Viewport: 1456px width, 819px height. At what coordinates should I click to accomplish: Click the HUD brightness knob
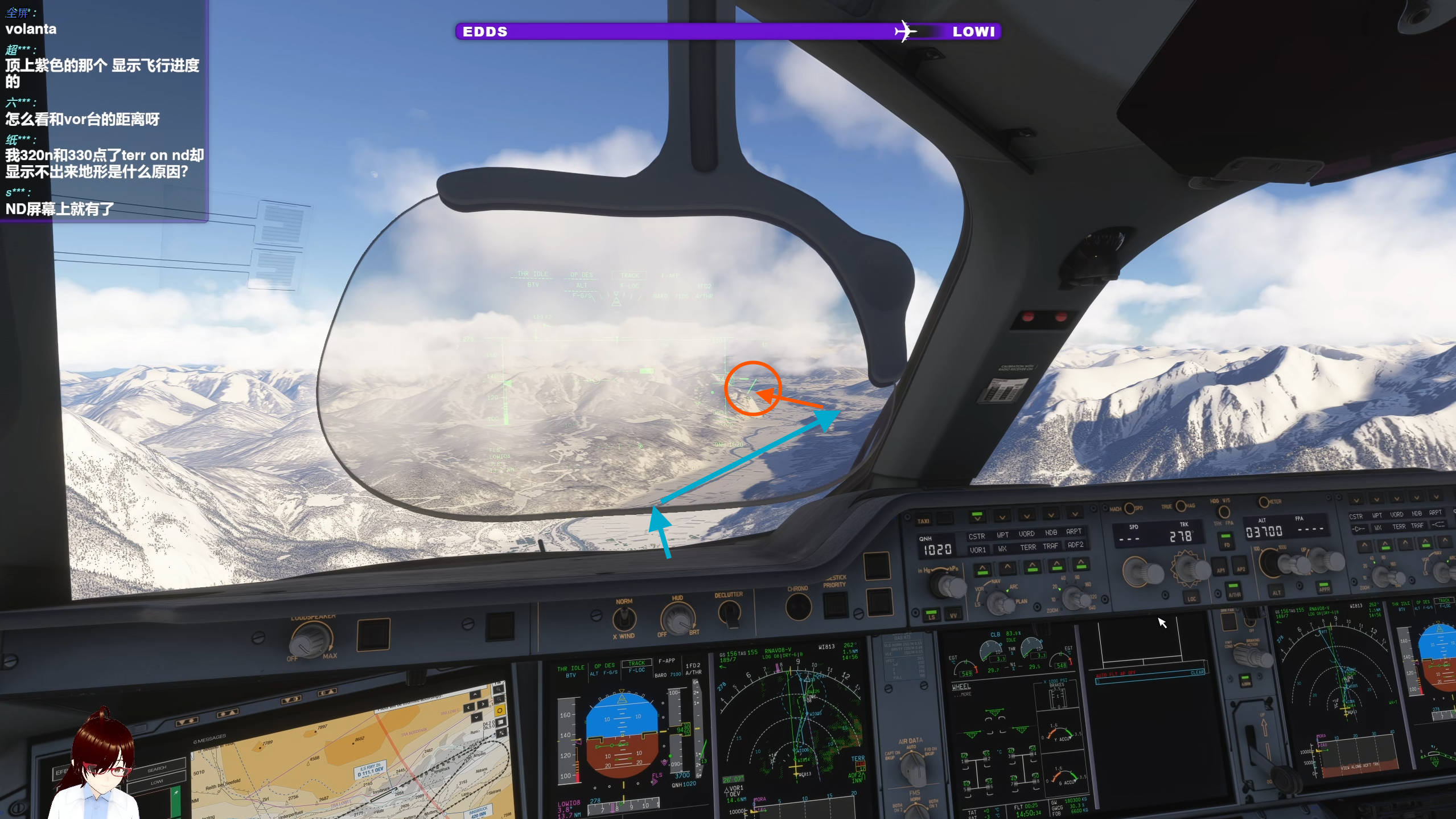677,619
